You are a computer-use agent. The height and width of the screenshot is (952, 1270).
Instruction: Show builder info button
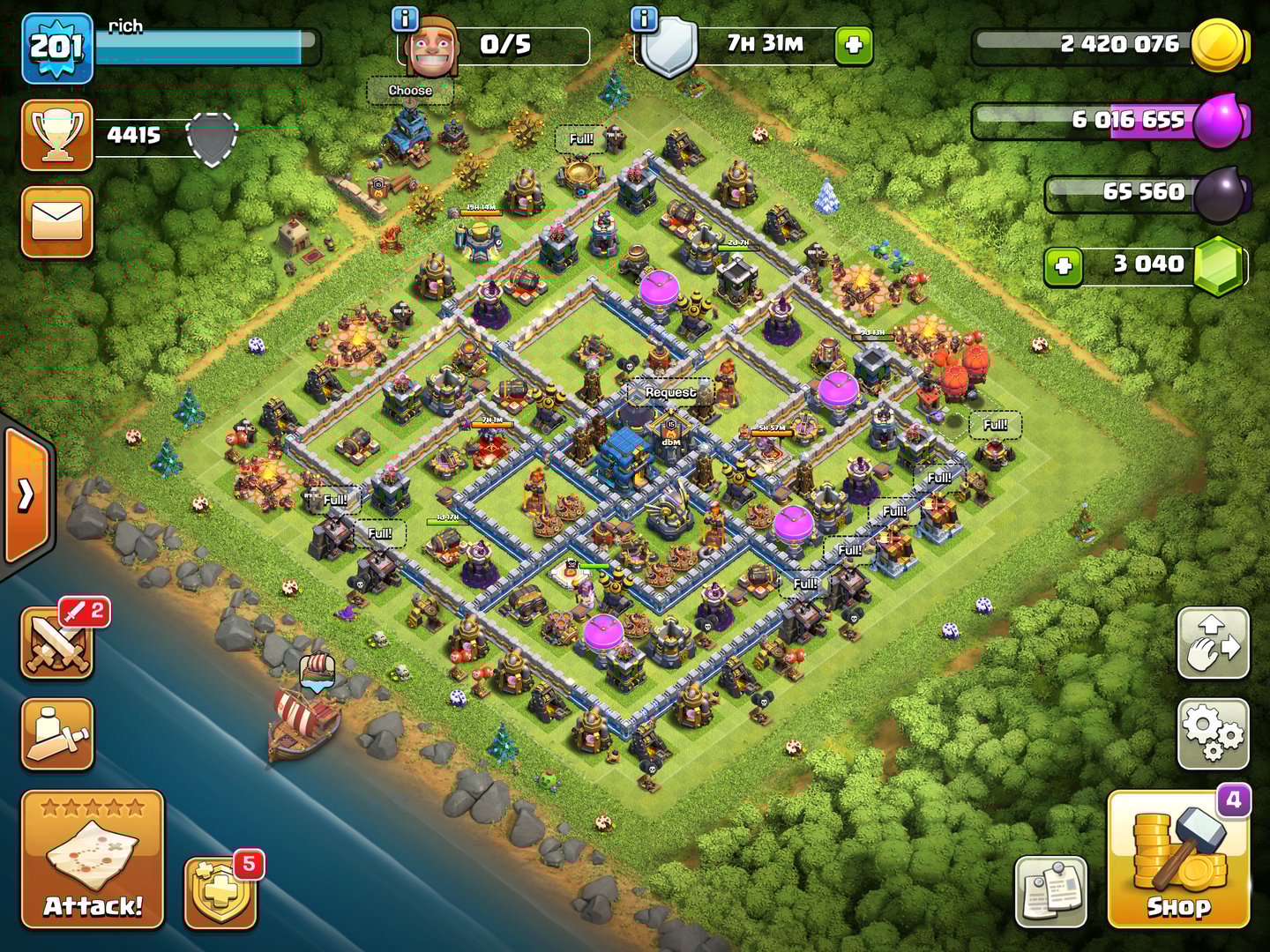point(405,18)
